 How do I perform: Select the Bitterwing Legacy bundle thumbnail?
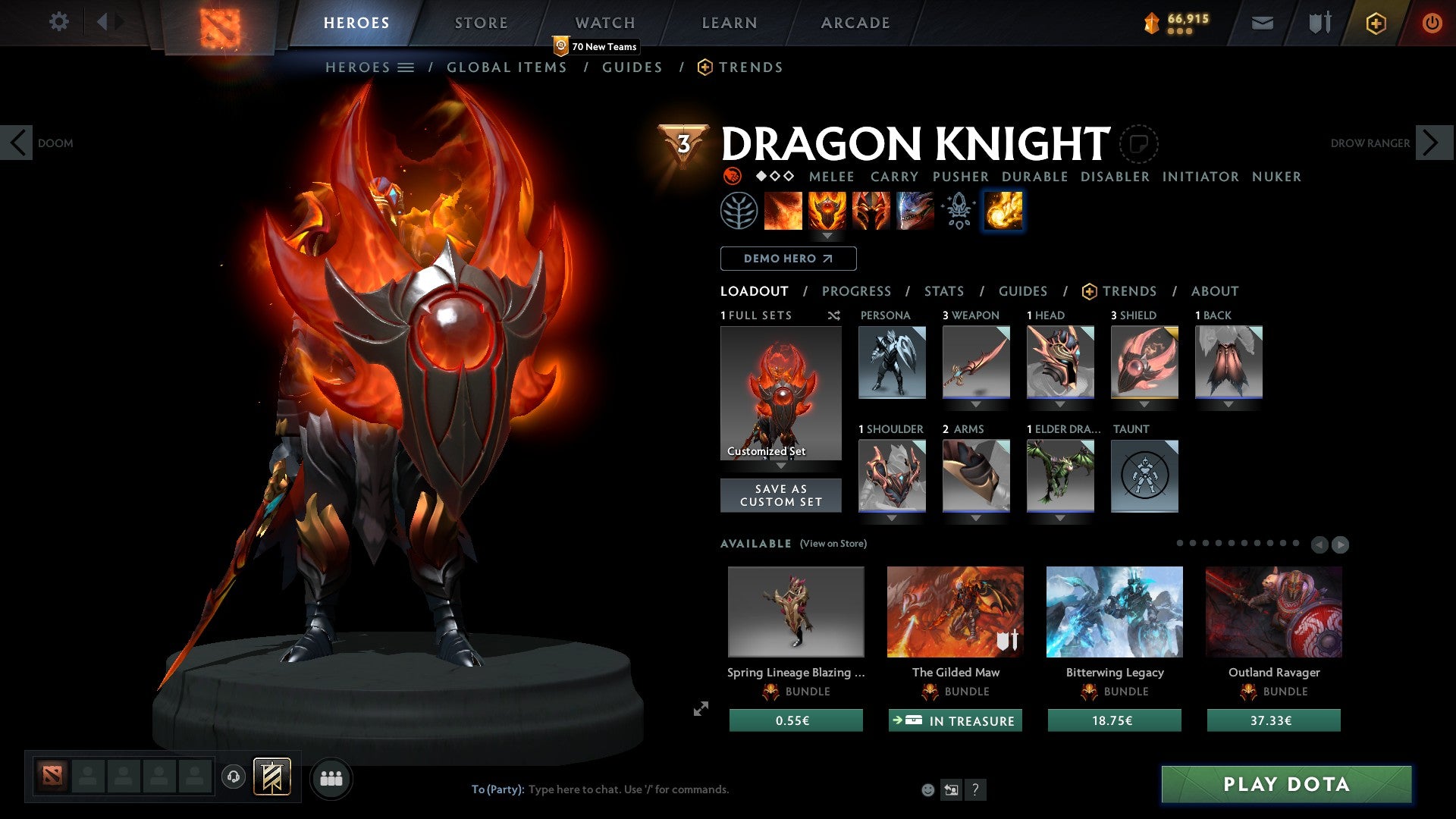tap(1114, 612)
